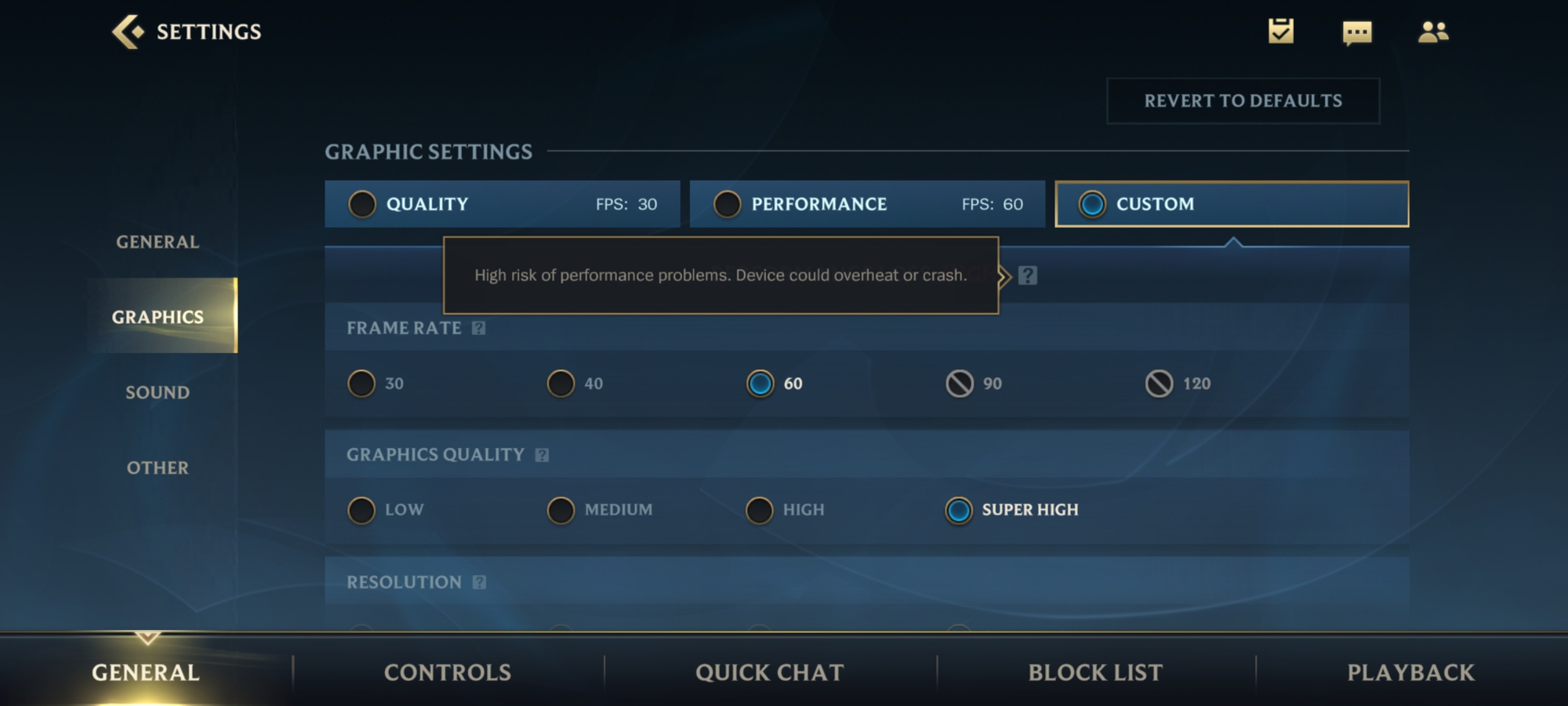Open the General section in sidebar

click(158, 242)
